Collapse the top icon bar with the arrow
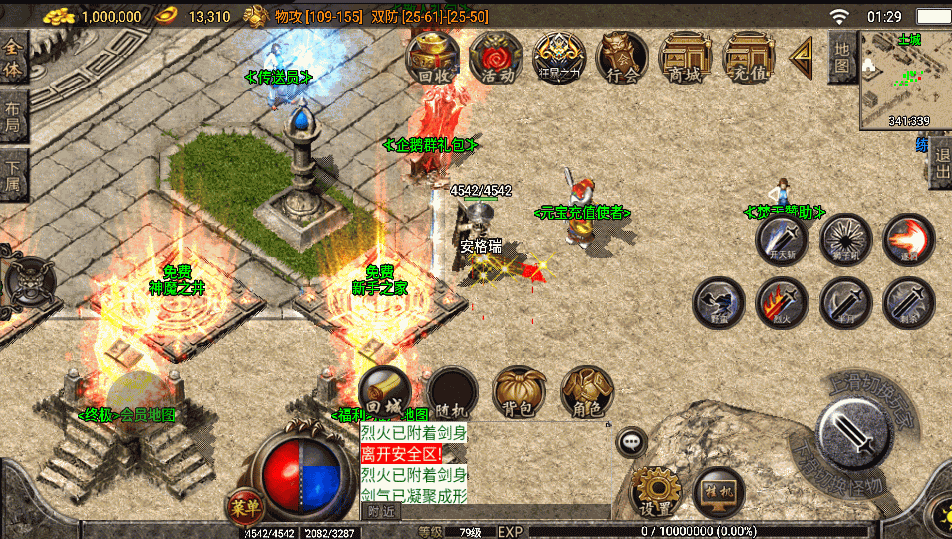This screenshot has width=952, height=539. click(801, 57)
